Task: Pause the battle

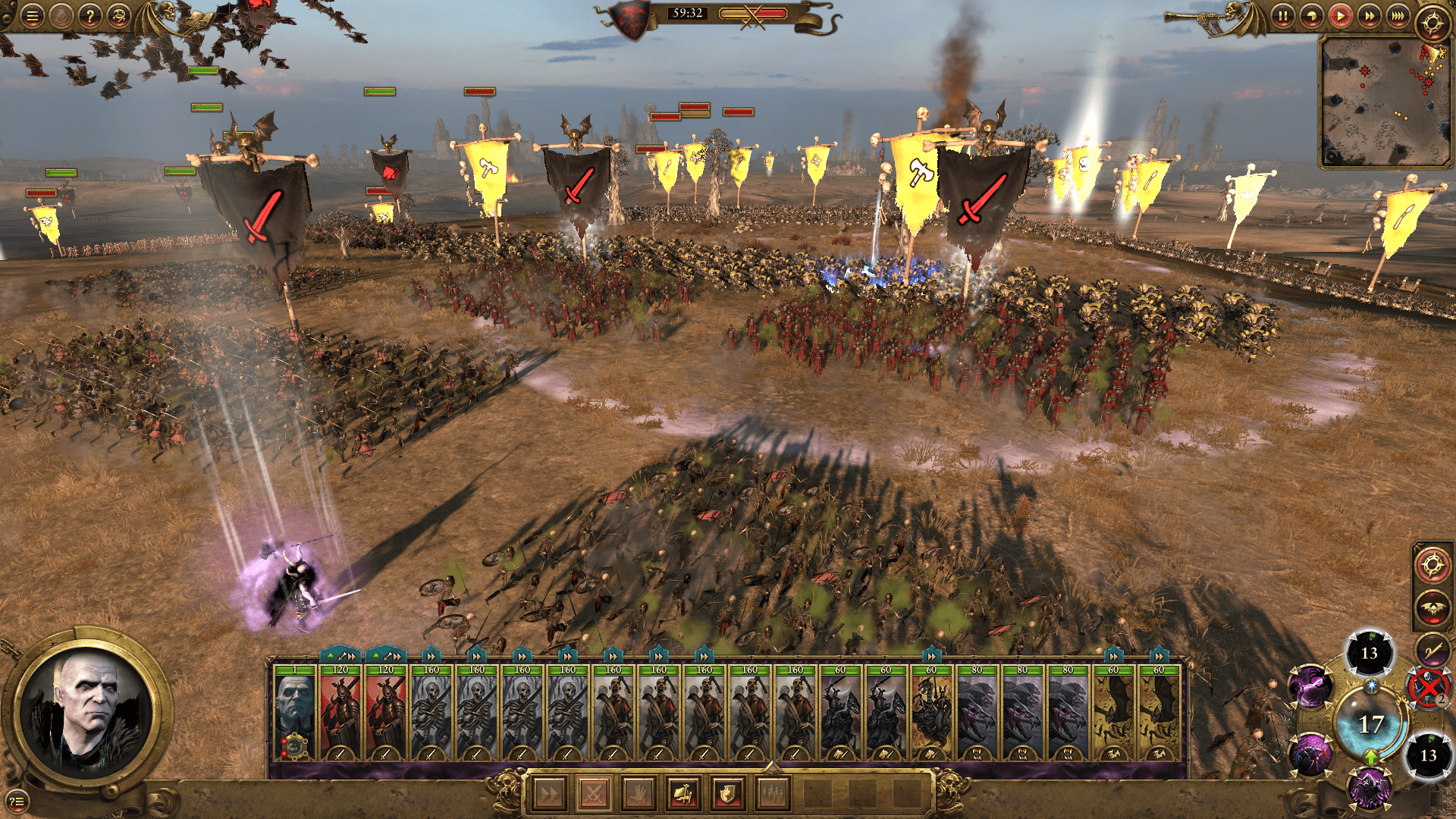Action: pyautogui.click(x=1282, y=16)
